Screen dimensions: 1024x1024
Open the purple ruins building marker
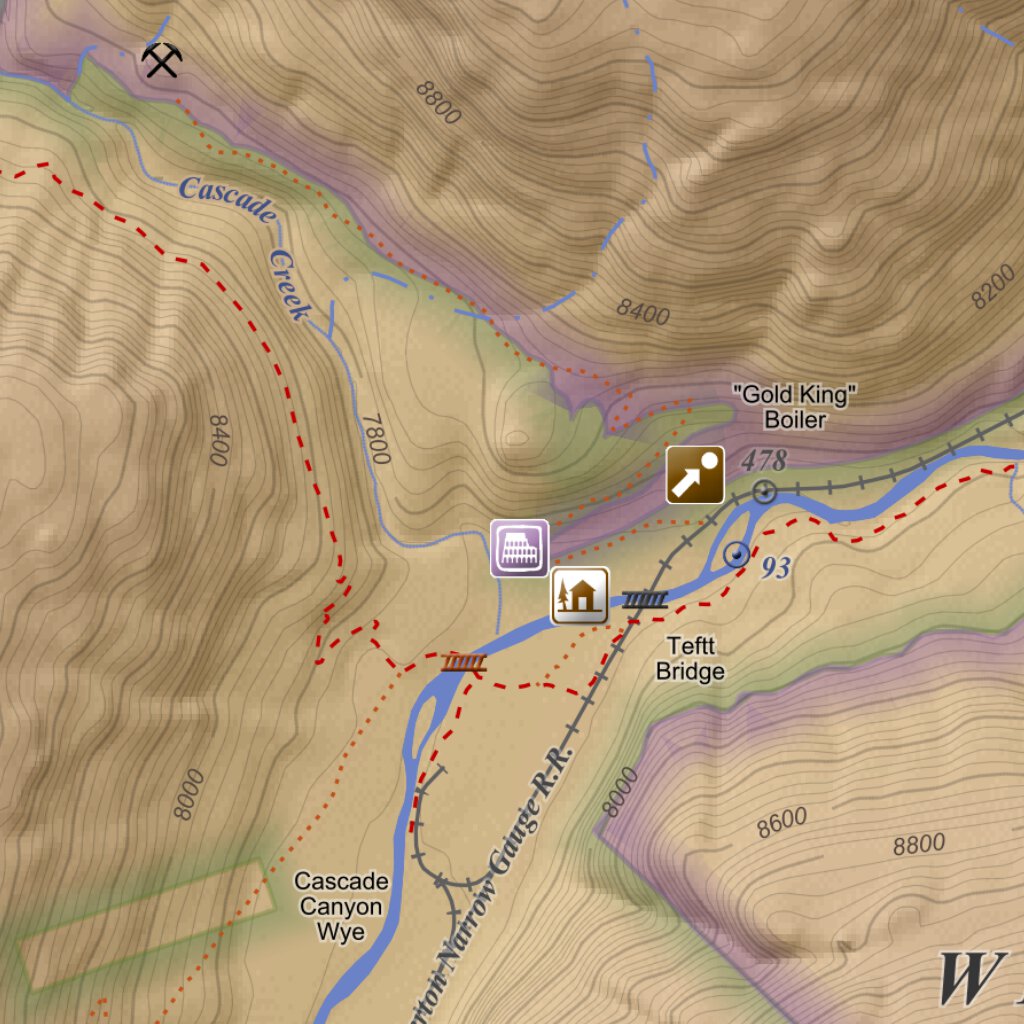coord(519,548)
